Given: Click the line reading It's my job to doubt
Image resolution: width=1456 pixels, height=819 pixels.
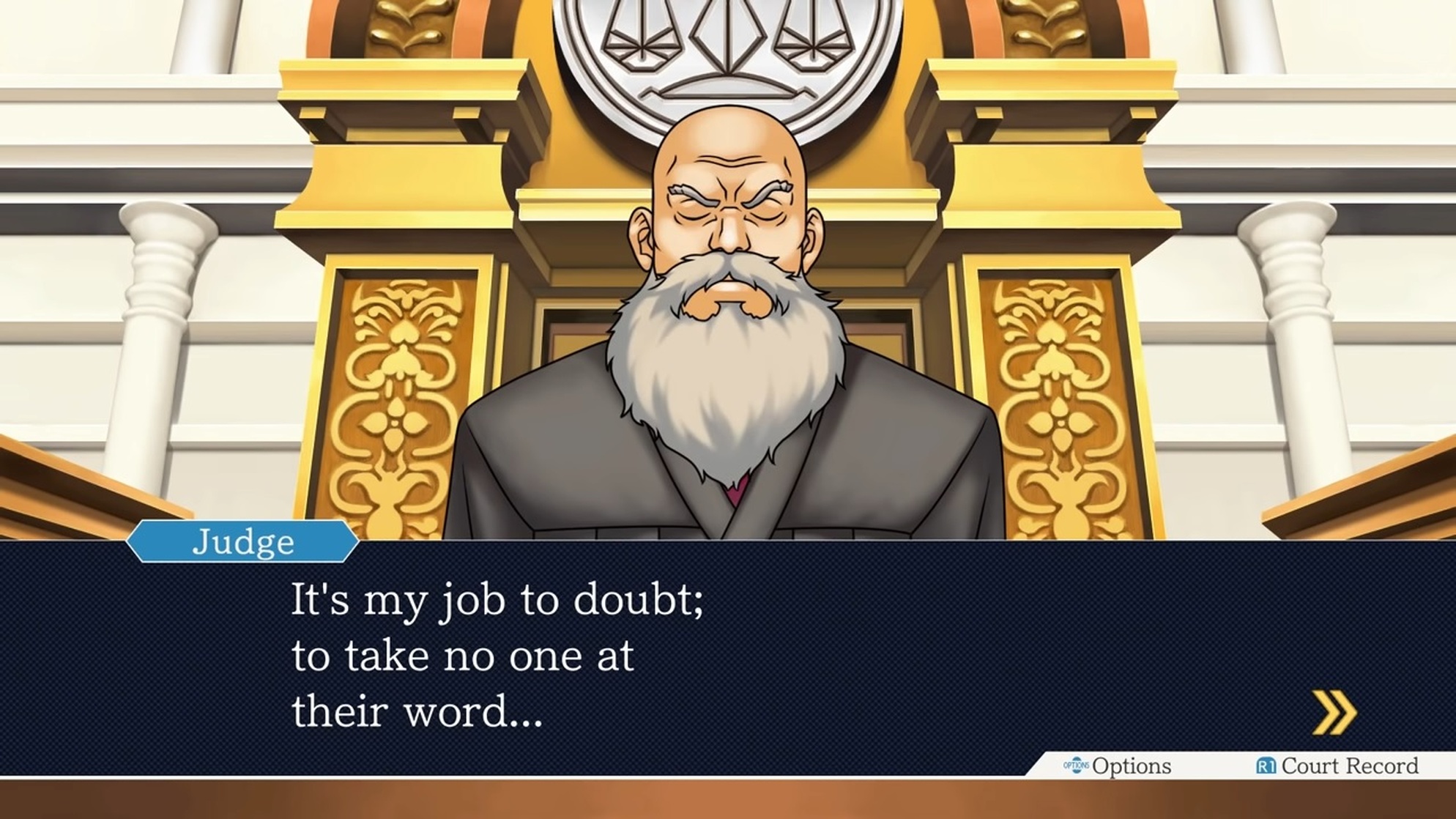Looking at the screenshot, I should pos(498,599).
